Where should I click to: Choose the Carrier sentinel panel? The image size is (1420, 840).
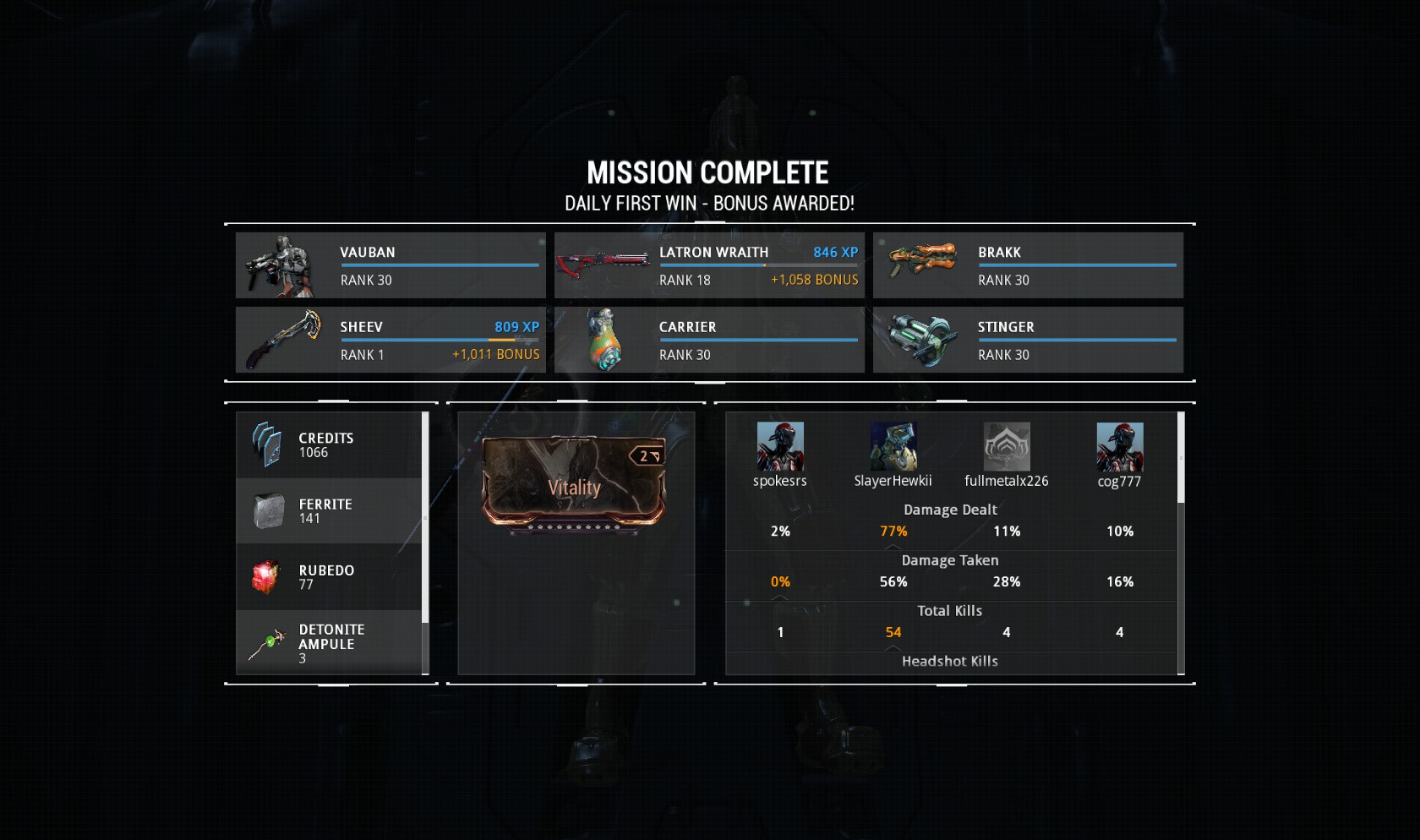click(709, 340)
